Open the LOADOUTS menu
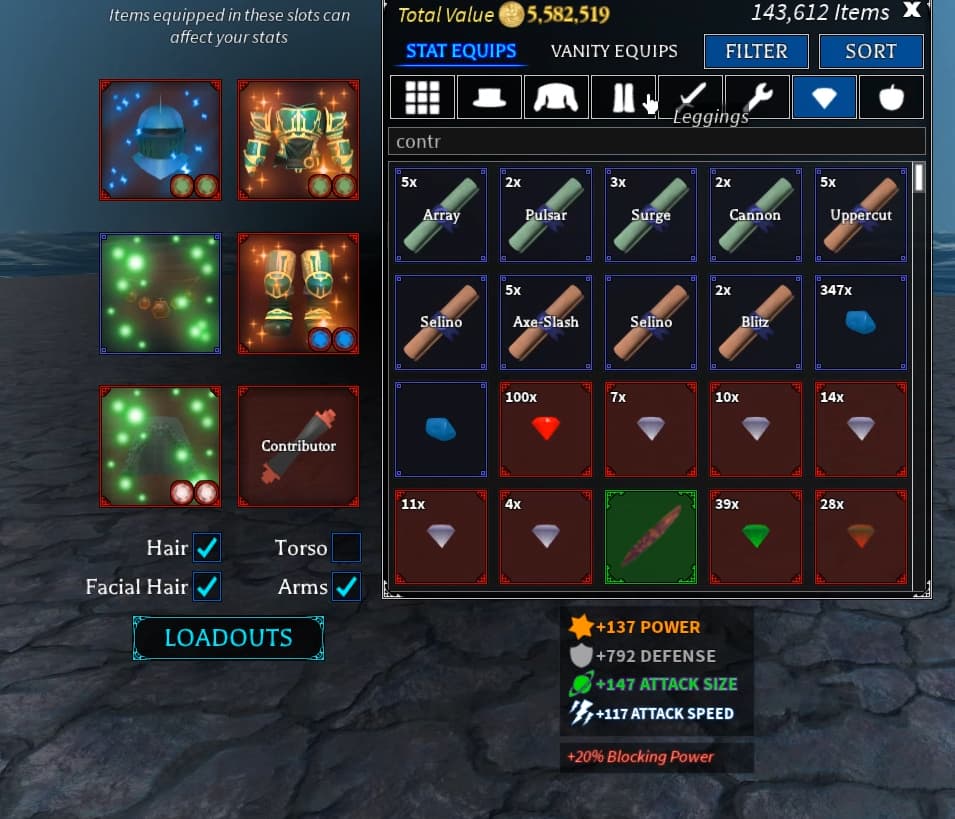The image size is (955, 819). pyautogui.click(x=228, y=638)
